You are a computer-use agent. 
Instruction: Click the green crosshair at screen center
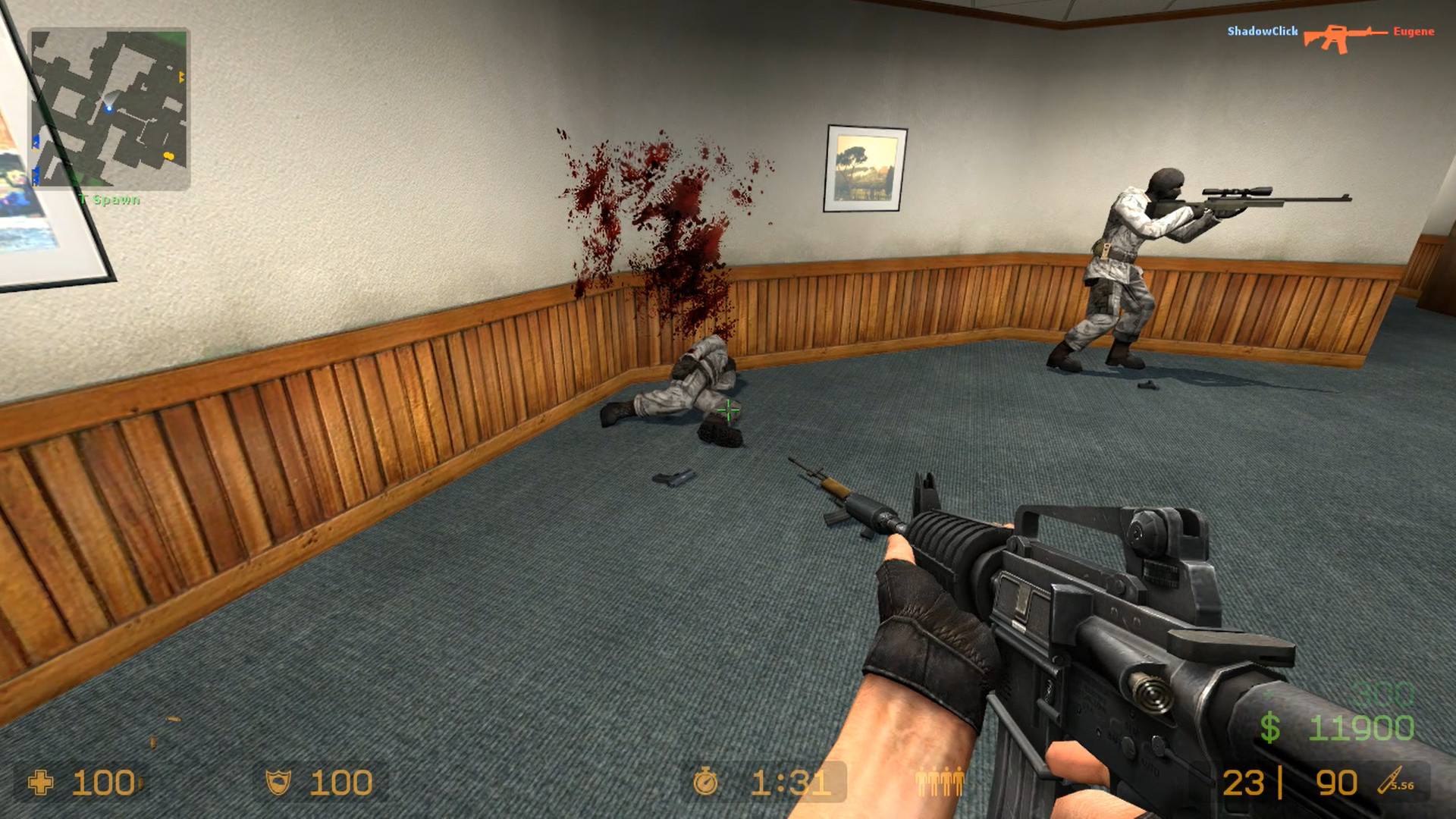coord(727,410)
